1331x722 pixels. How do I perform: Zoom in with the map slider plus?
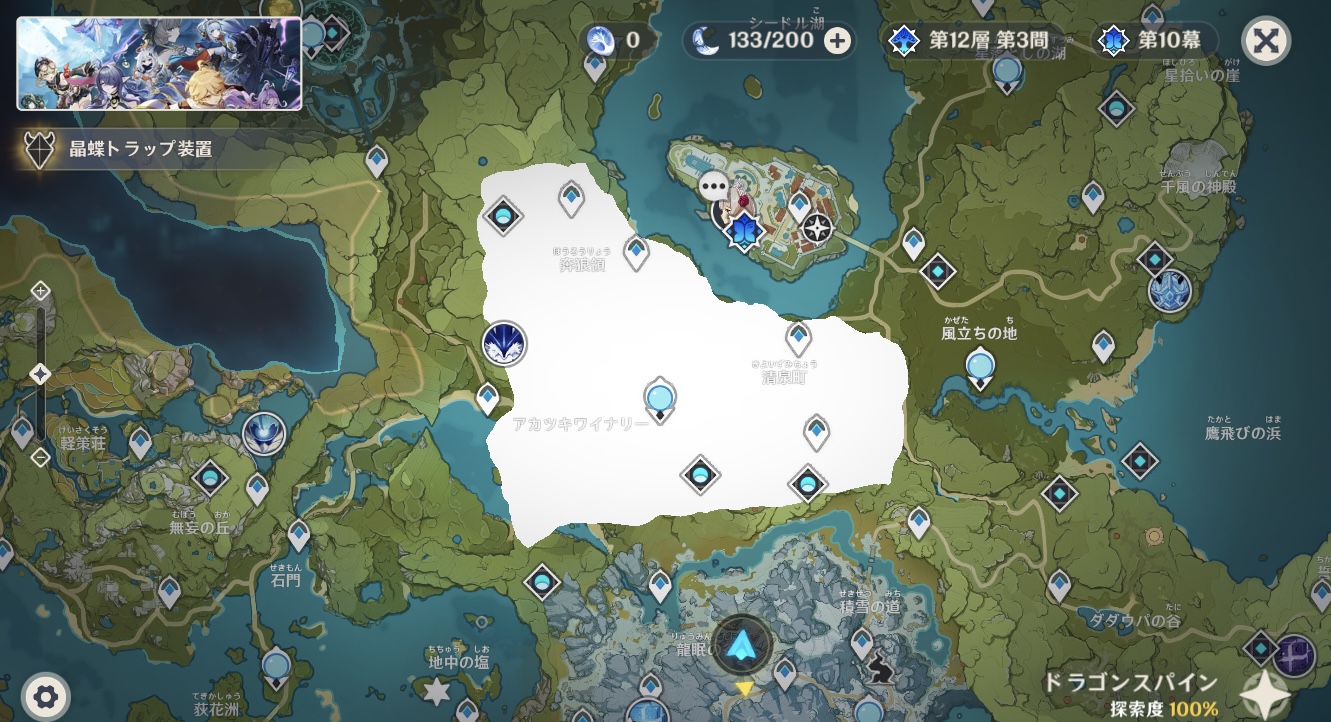[x=40, y=291]
